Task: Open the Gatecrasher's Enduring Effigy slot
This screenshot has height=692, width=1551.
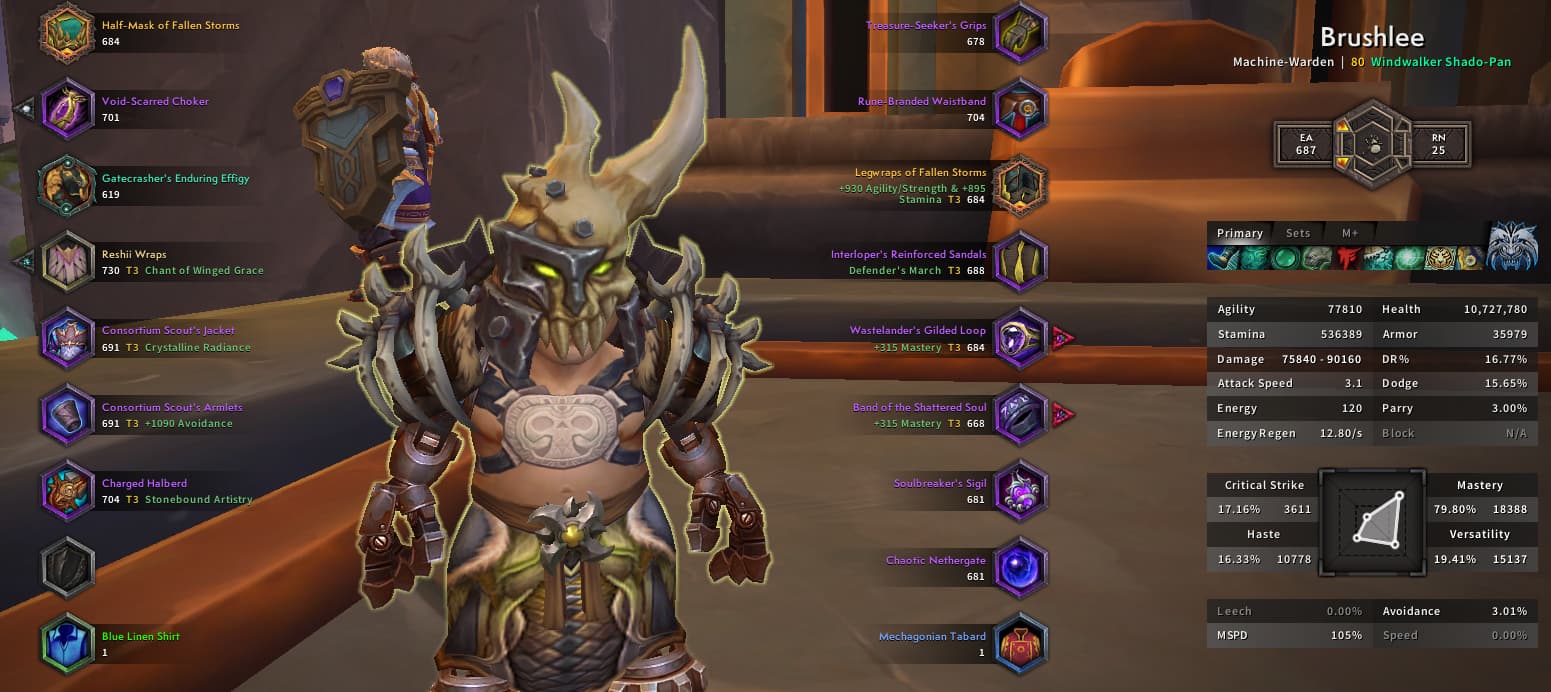Action: click(67, 186)
